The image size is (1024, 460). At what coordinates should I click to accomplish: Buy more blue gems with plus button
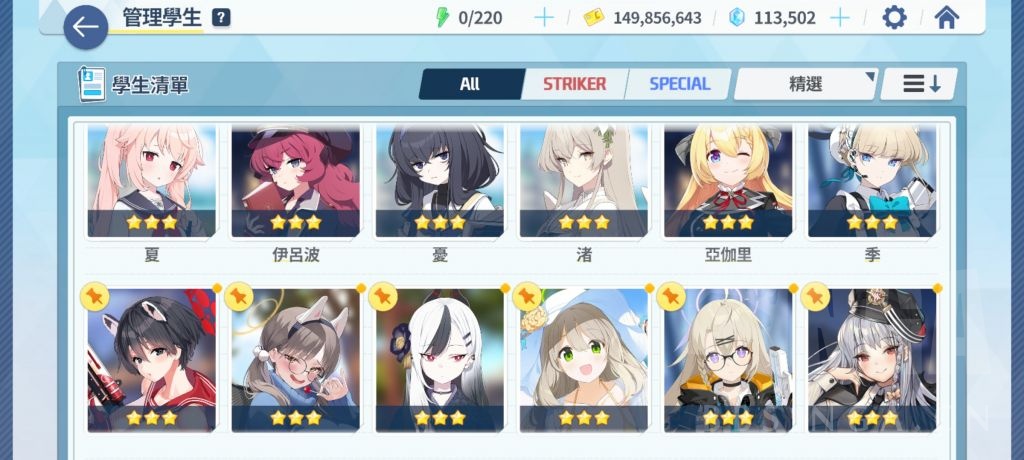point(840,17)
